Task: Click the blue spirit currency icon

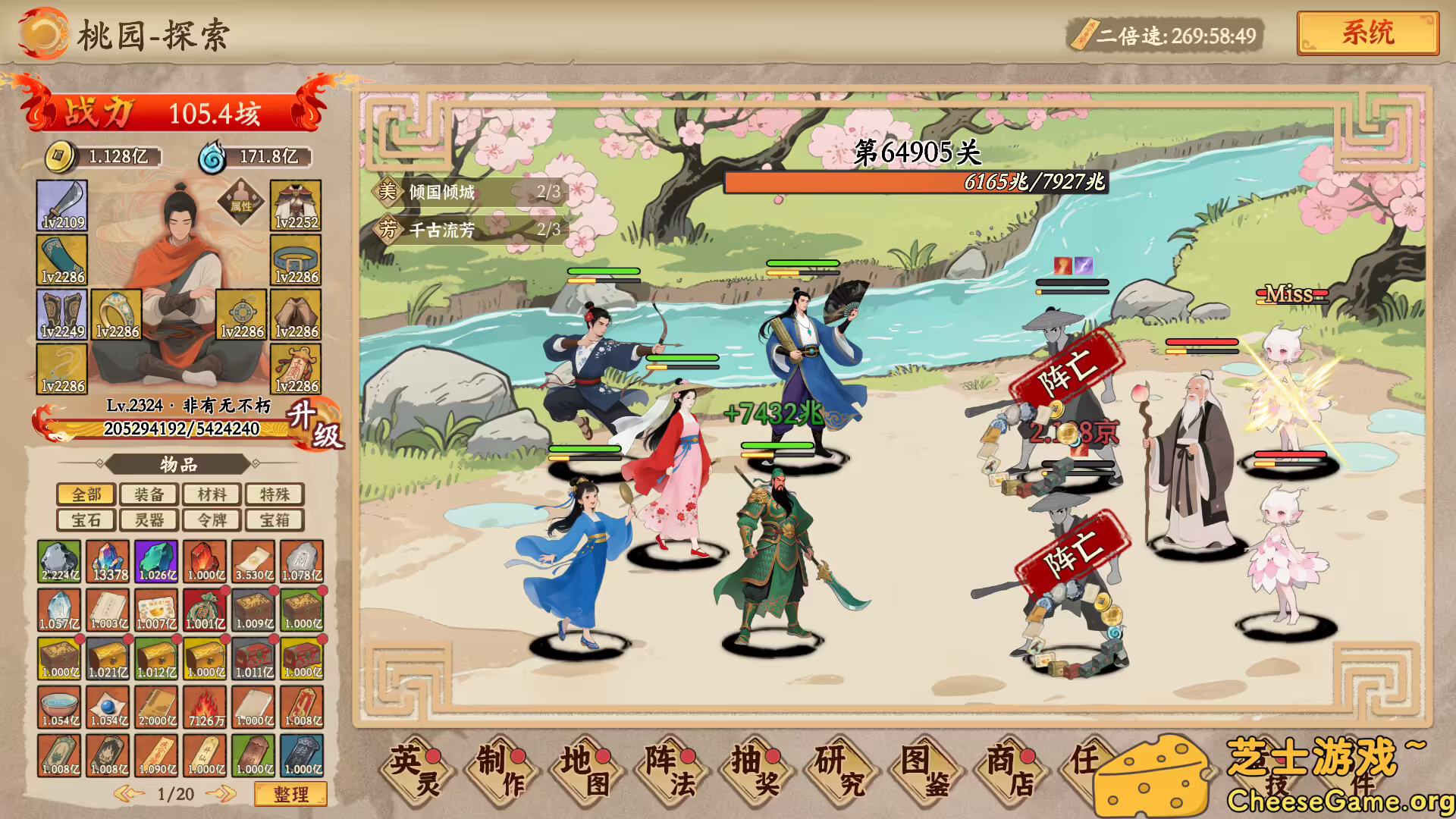Action: 215,155
